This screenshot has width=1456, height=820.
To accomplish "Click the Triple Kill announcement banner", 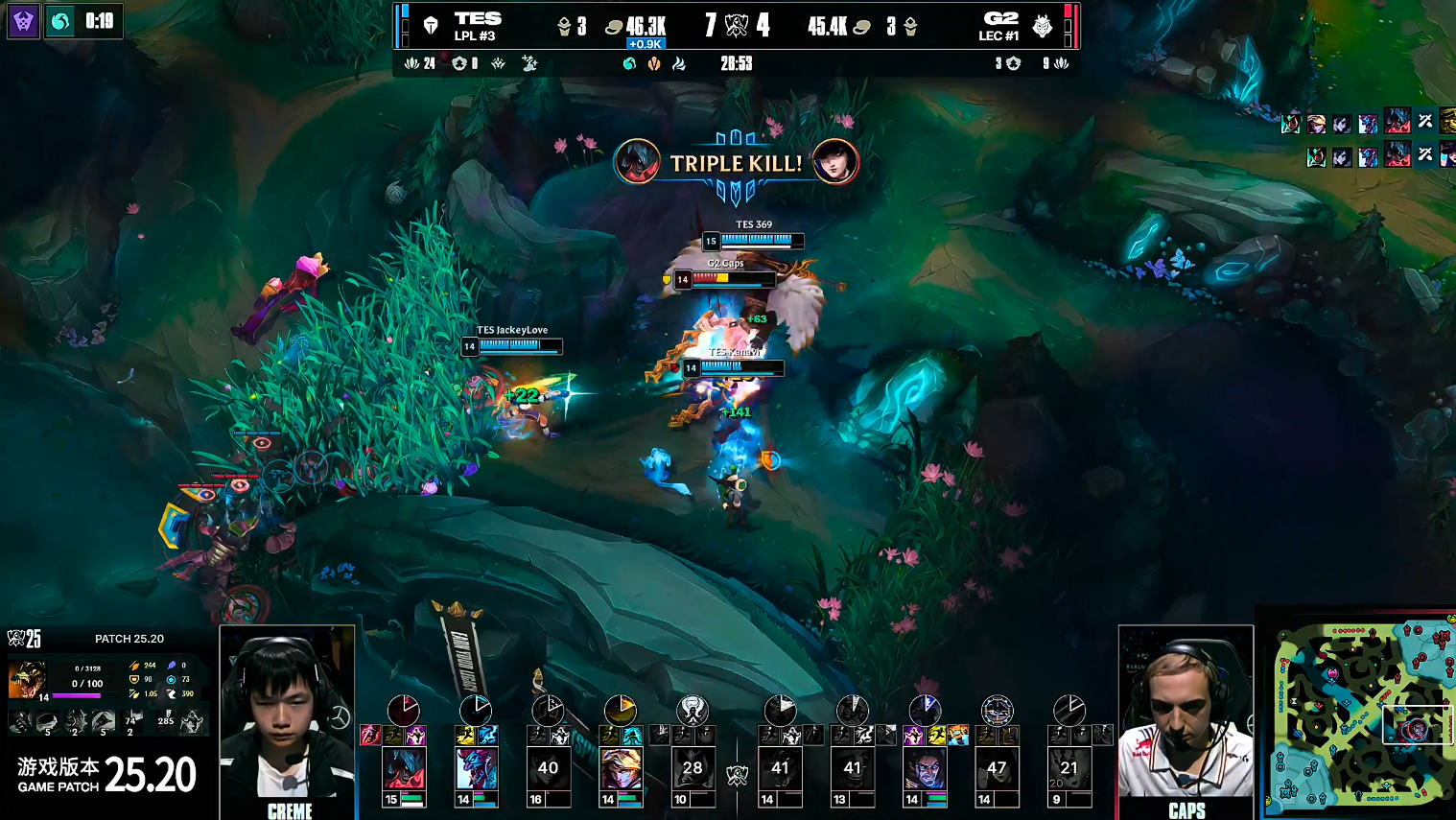I will [736, 163].
